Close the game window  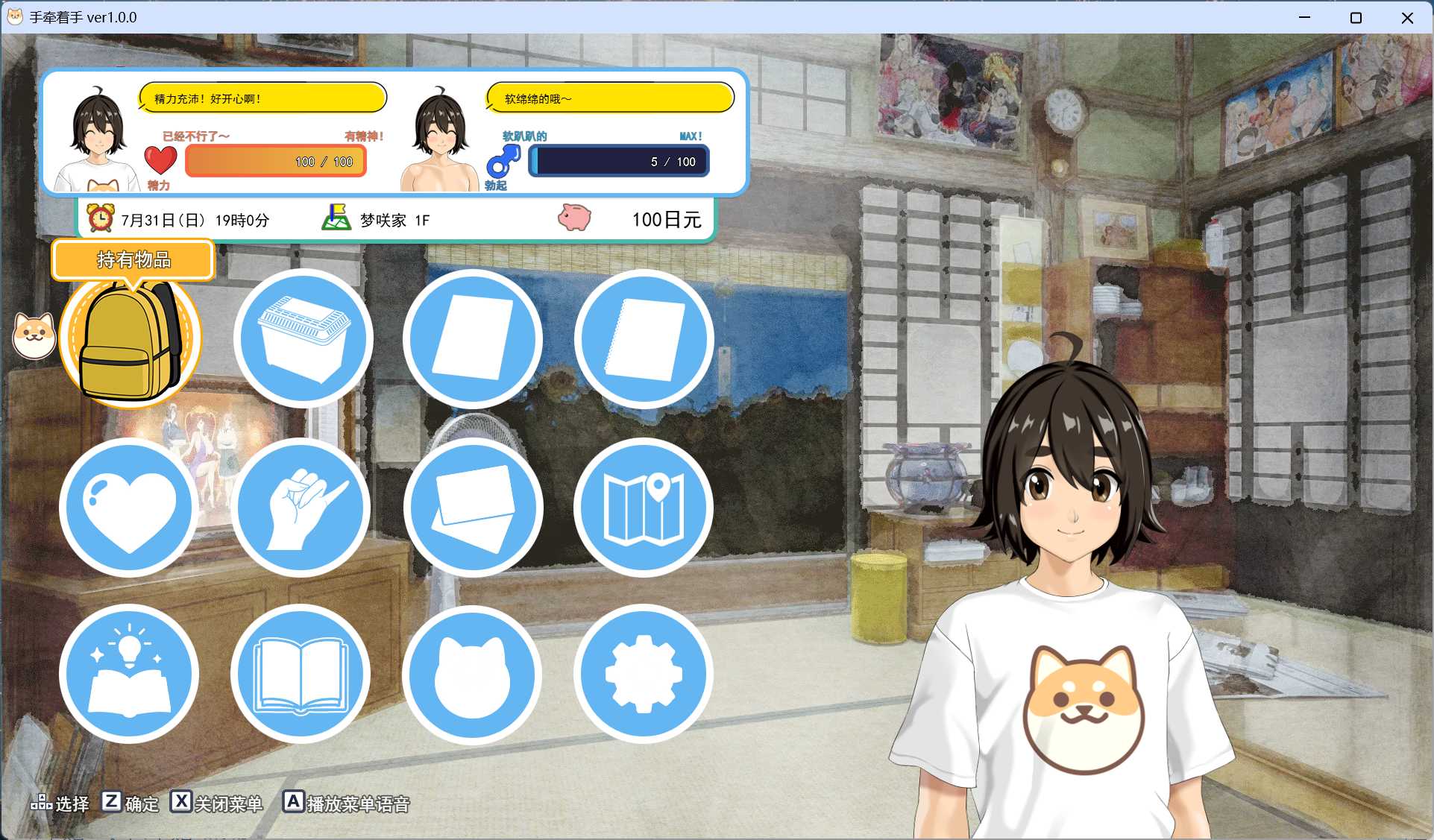point(1407,18)
